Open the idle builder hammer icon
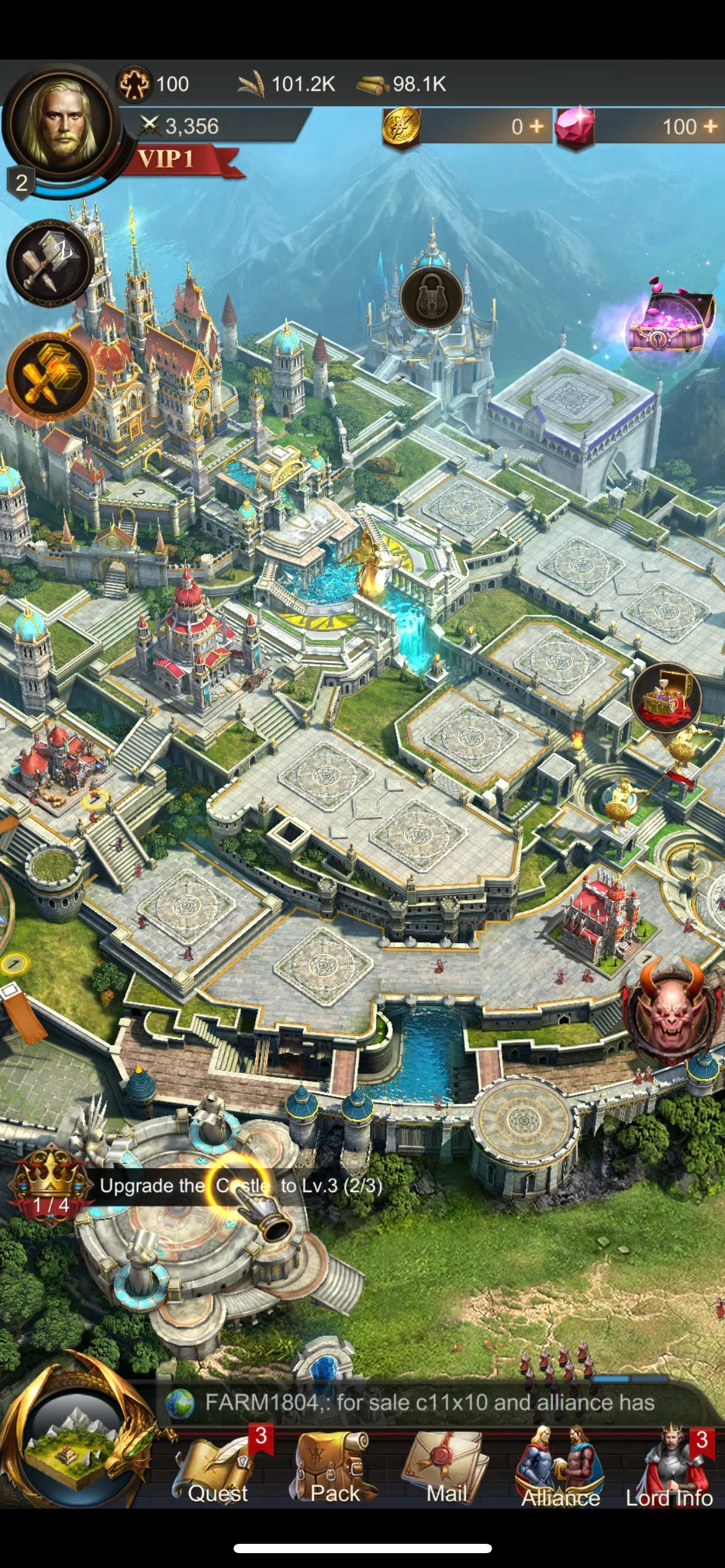This screenshot has height=1568, width=725. (x=50, y=263)
